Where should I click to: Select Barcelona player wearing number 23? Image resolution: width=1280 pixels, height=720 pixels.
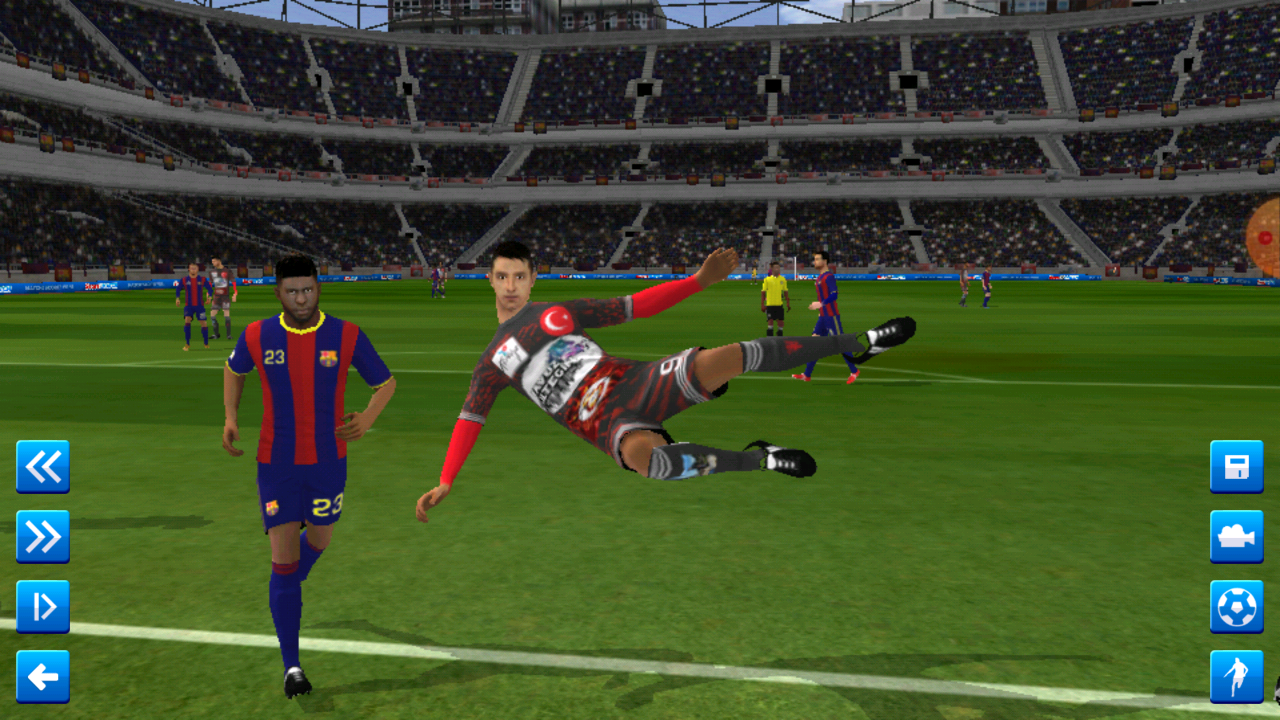coord(300,420)
